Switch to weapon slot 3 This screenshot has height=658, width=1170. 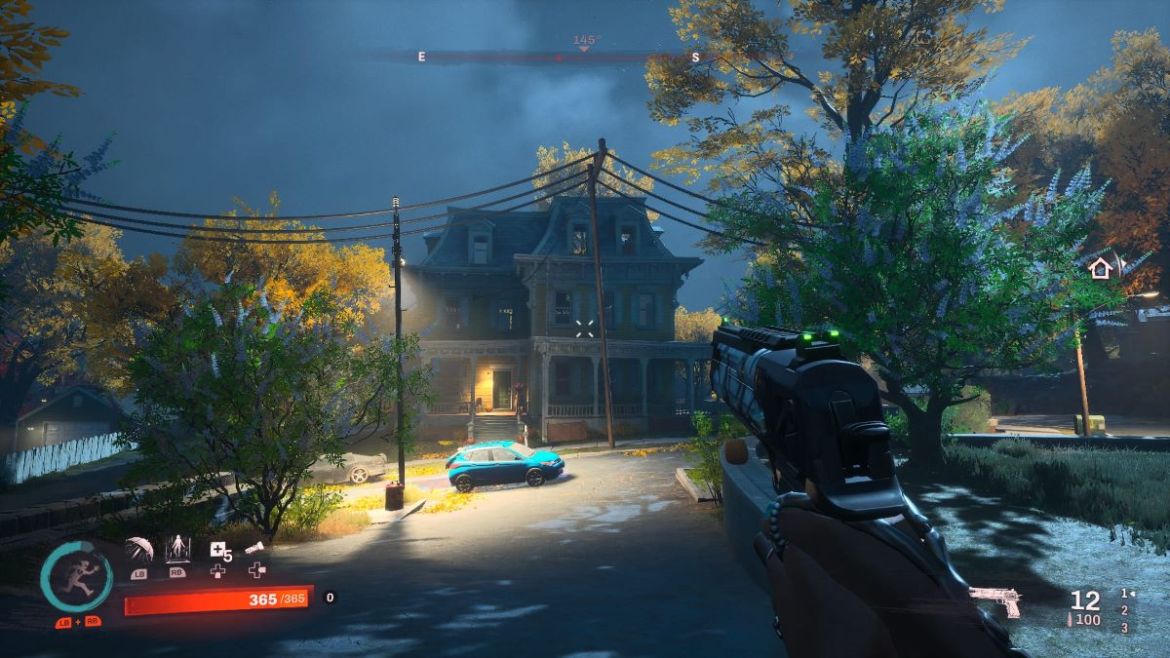pos(1124,627)
